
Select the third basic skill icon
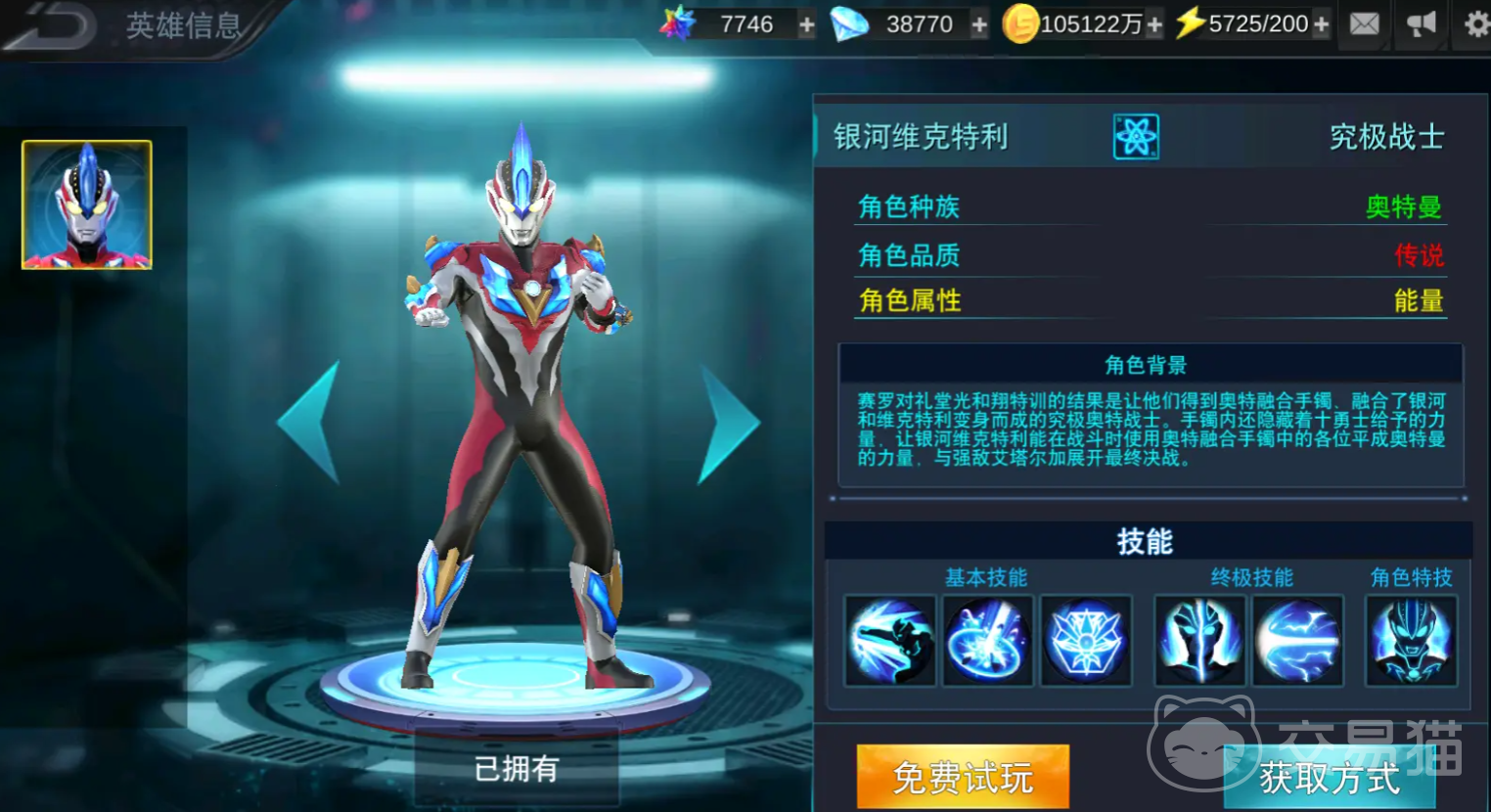point(1085,641)
